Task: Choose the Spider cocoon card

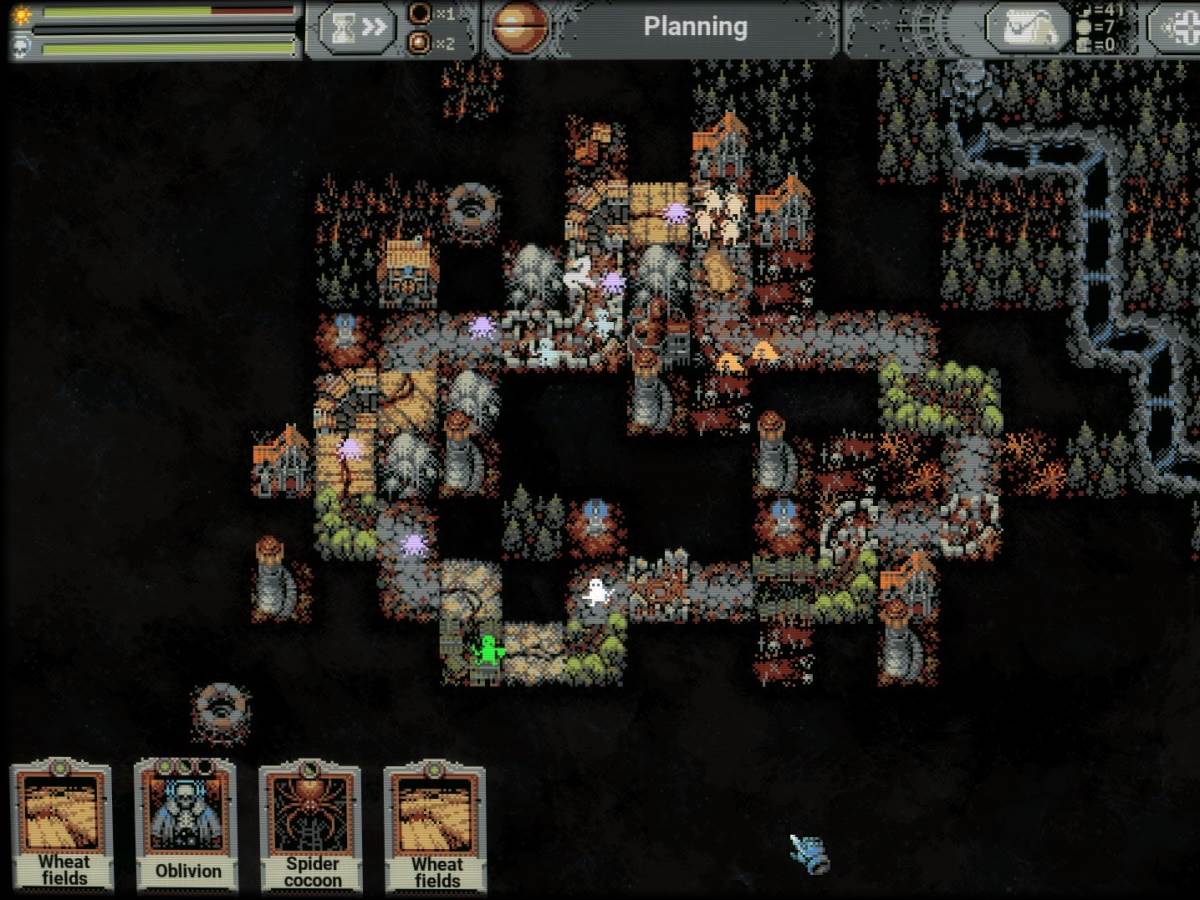Action: pos(311,826)
